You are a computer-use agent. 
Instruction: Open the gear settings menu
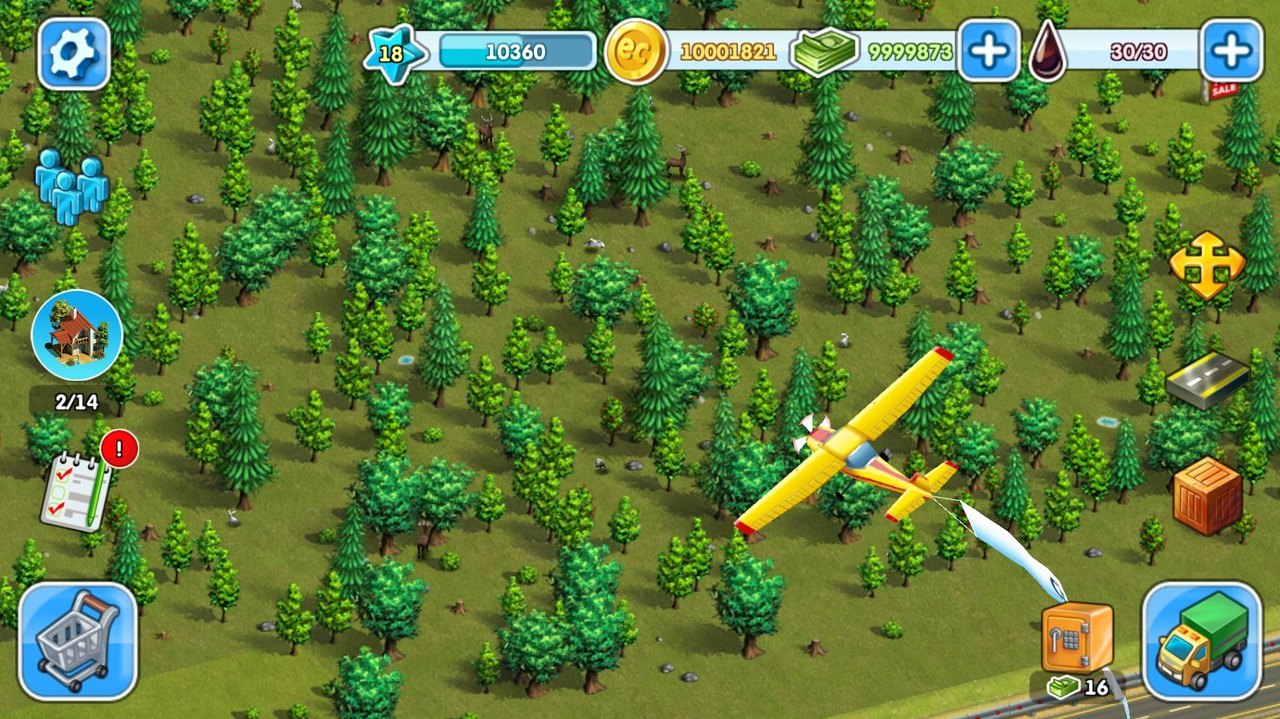[x=73, y=53]
